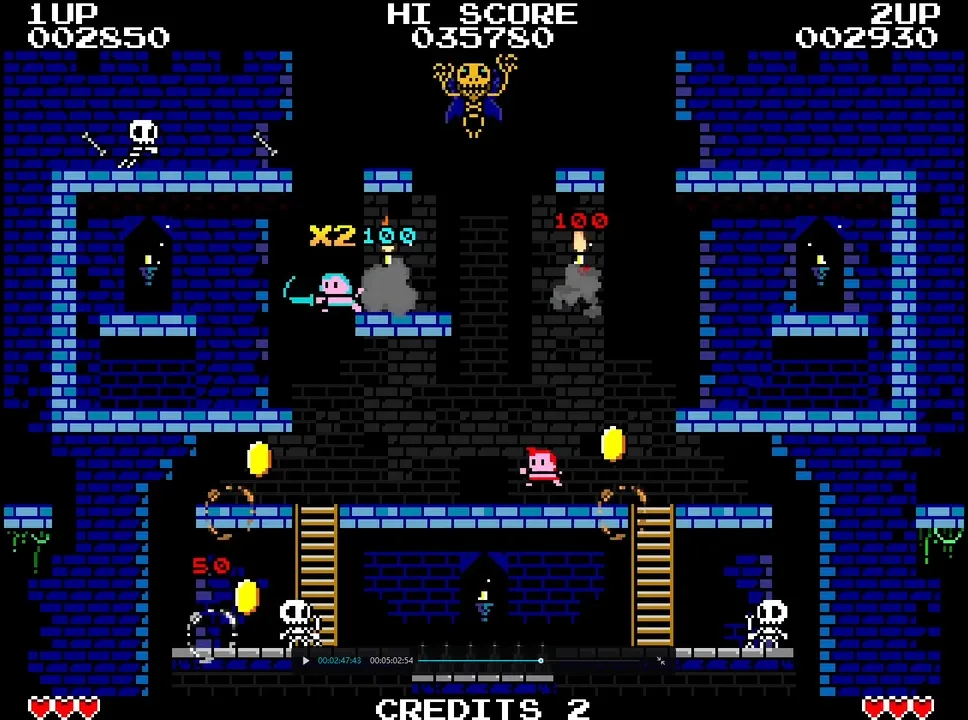
Task: Click the video player play button
Action: coord(305,660)
